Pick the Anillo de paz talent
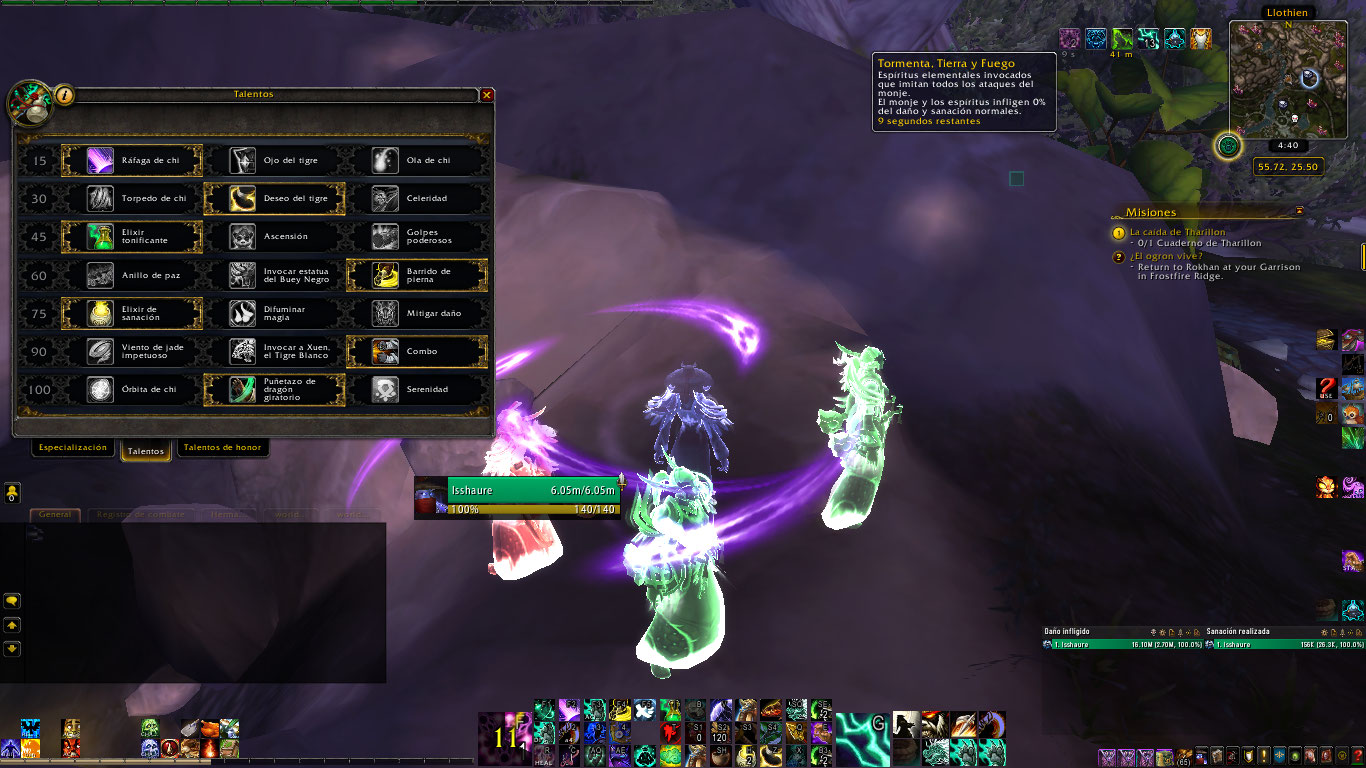This screenshot has height=768, width=1366. click(x=132, y=275)
